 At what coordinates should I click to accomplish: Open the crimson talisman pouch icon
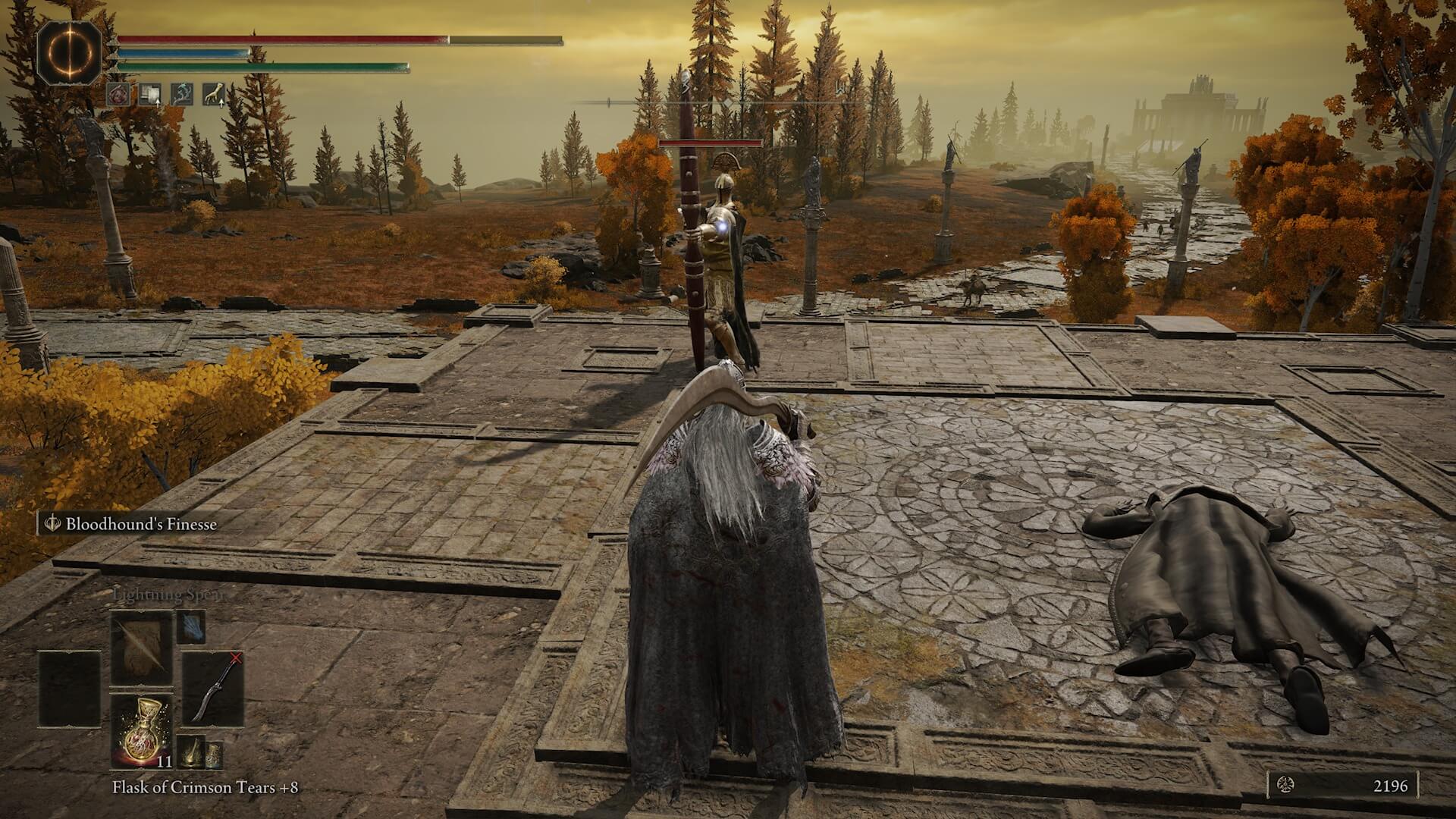coord(118,95)
